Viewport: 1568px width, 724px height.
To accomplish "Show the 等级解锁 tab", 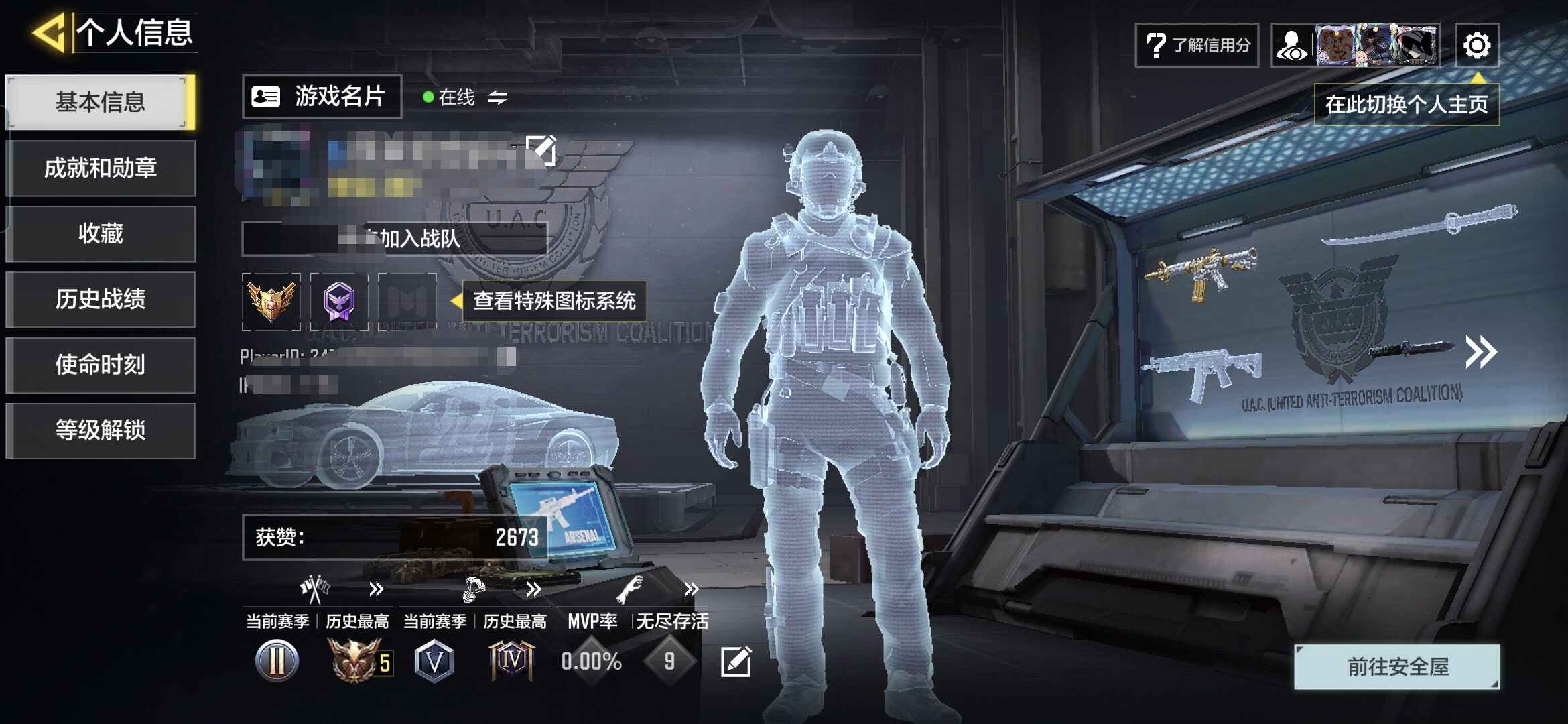I will 101,431.
